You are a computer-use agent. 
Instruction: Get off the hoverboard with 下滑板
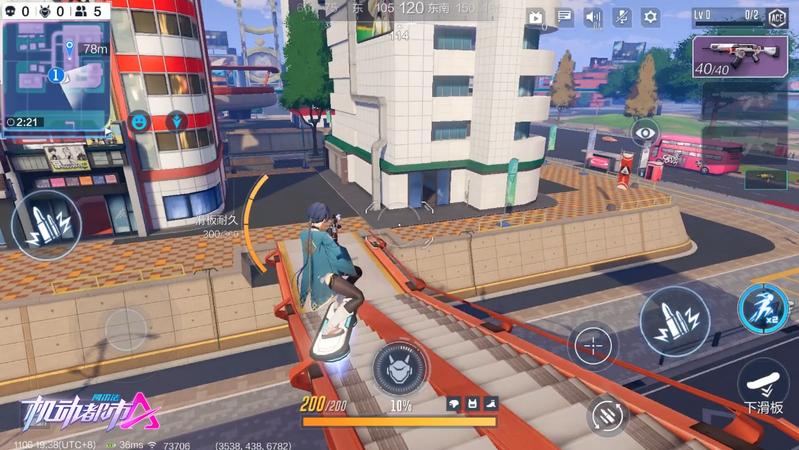[x=764, y=387]
